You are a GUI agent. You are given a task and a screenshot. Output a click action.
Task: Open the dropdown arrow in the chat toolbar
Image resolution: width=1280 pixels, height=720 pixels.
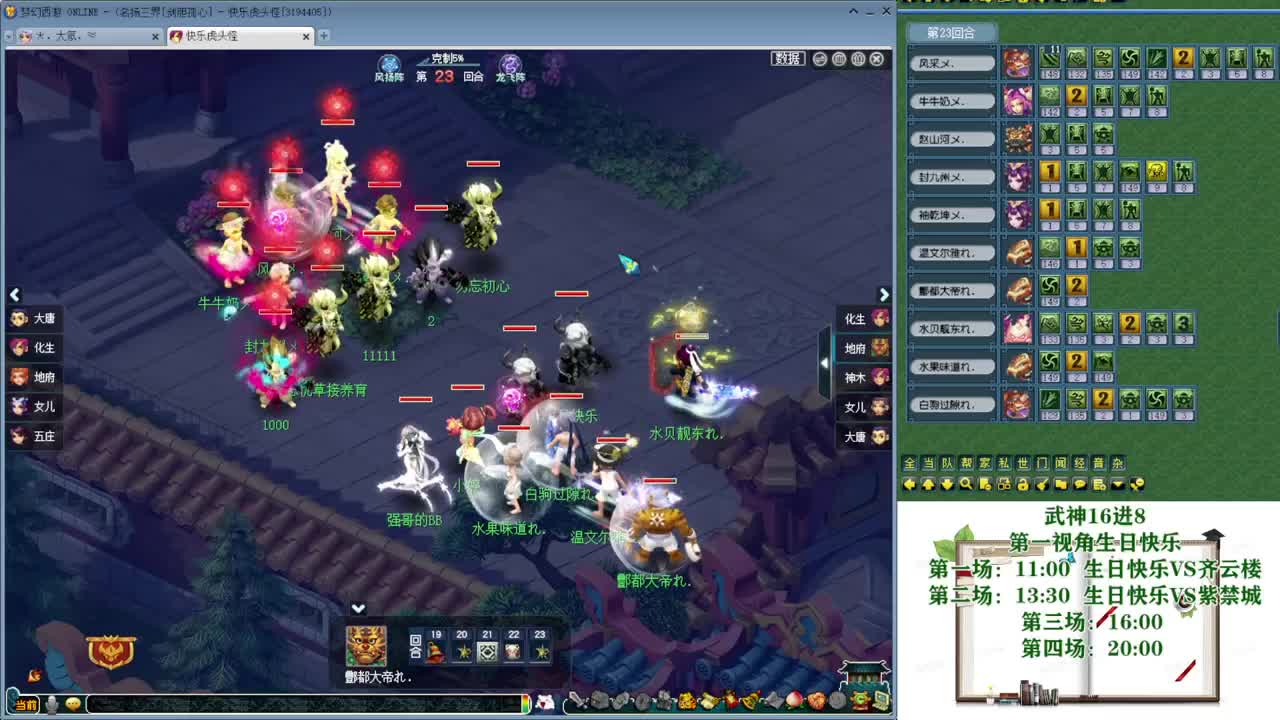pos(1117,484)
